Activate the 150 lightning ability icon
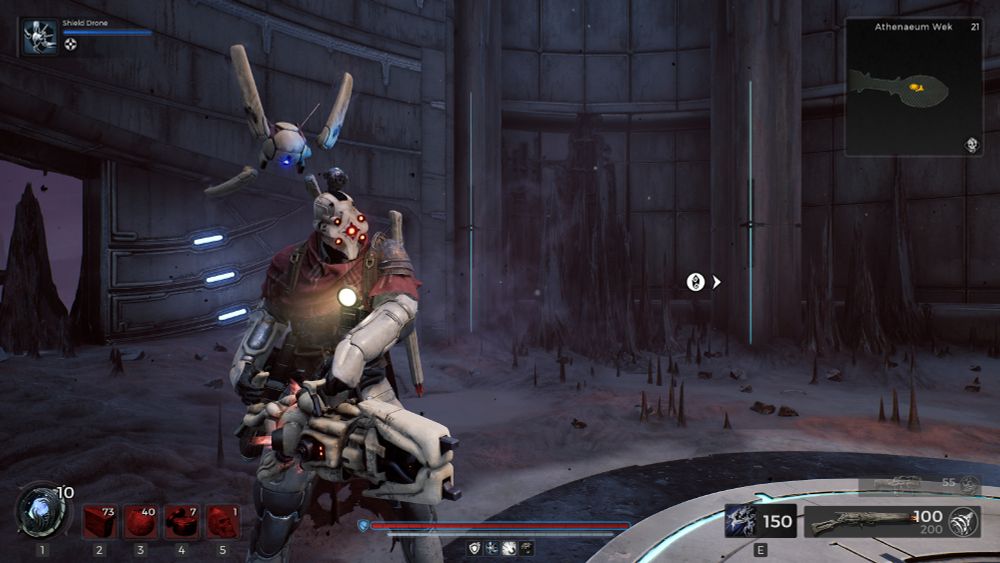Viewport: 1000px width, 563px height. tap(742, 521)
